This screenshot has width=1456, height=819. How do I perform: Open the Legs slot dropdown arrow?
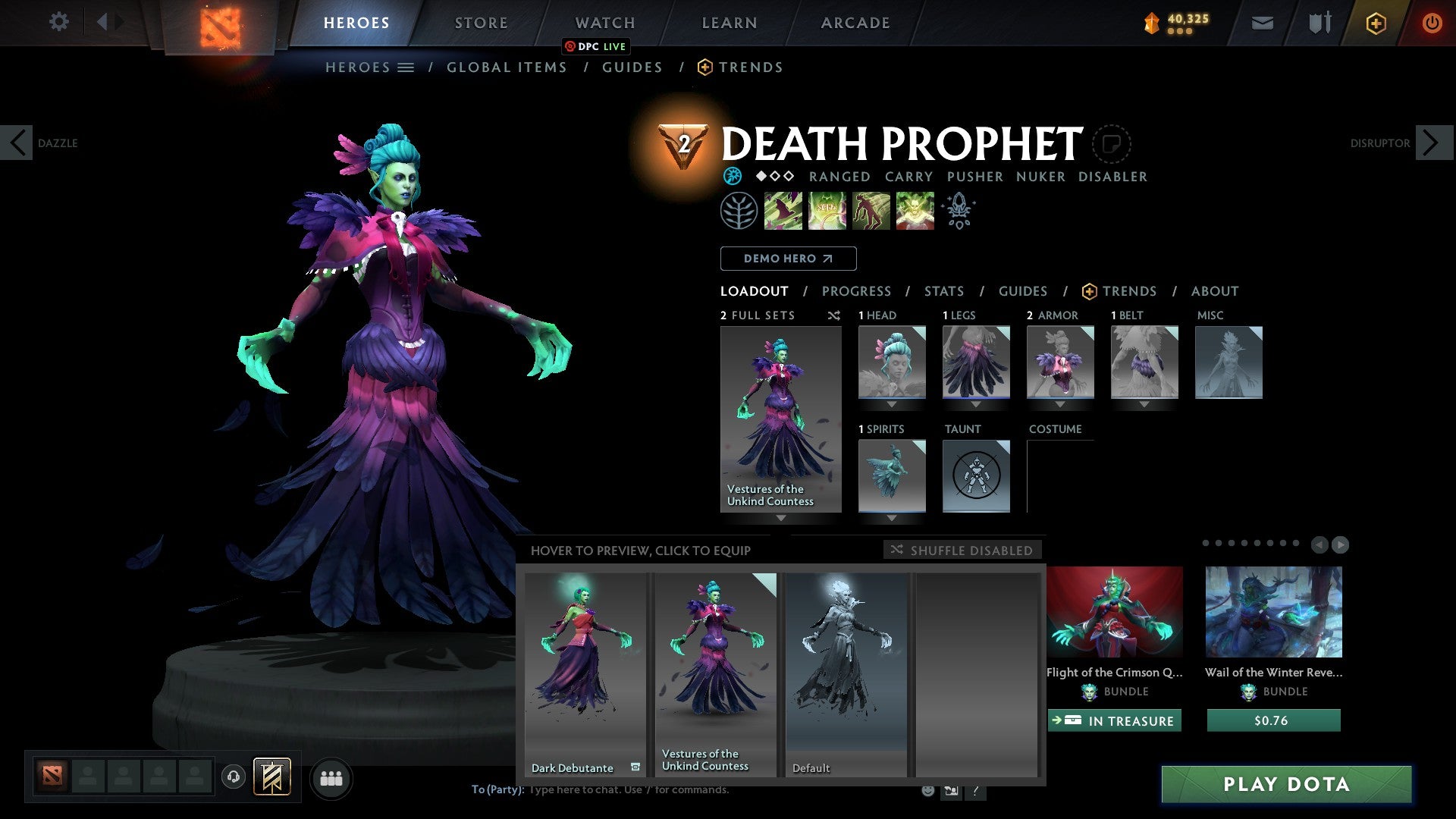977,404
